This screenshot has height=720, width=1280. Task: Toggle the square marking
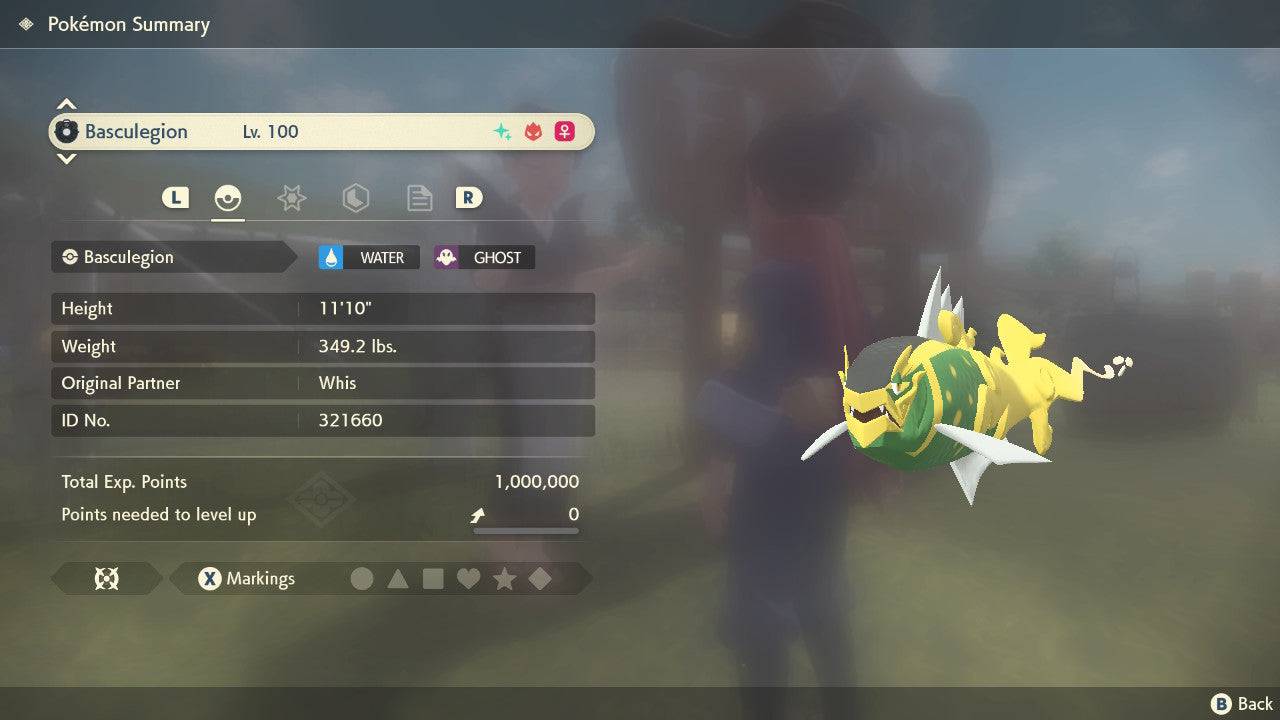[x=433, y=578]
